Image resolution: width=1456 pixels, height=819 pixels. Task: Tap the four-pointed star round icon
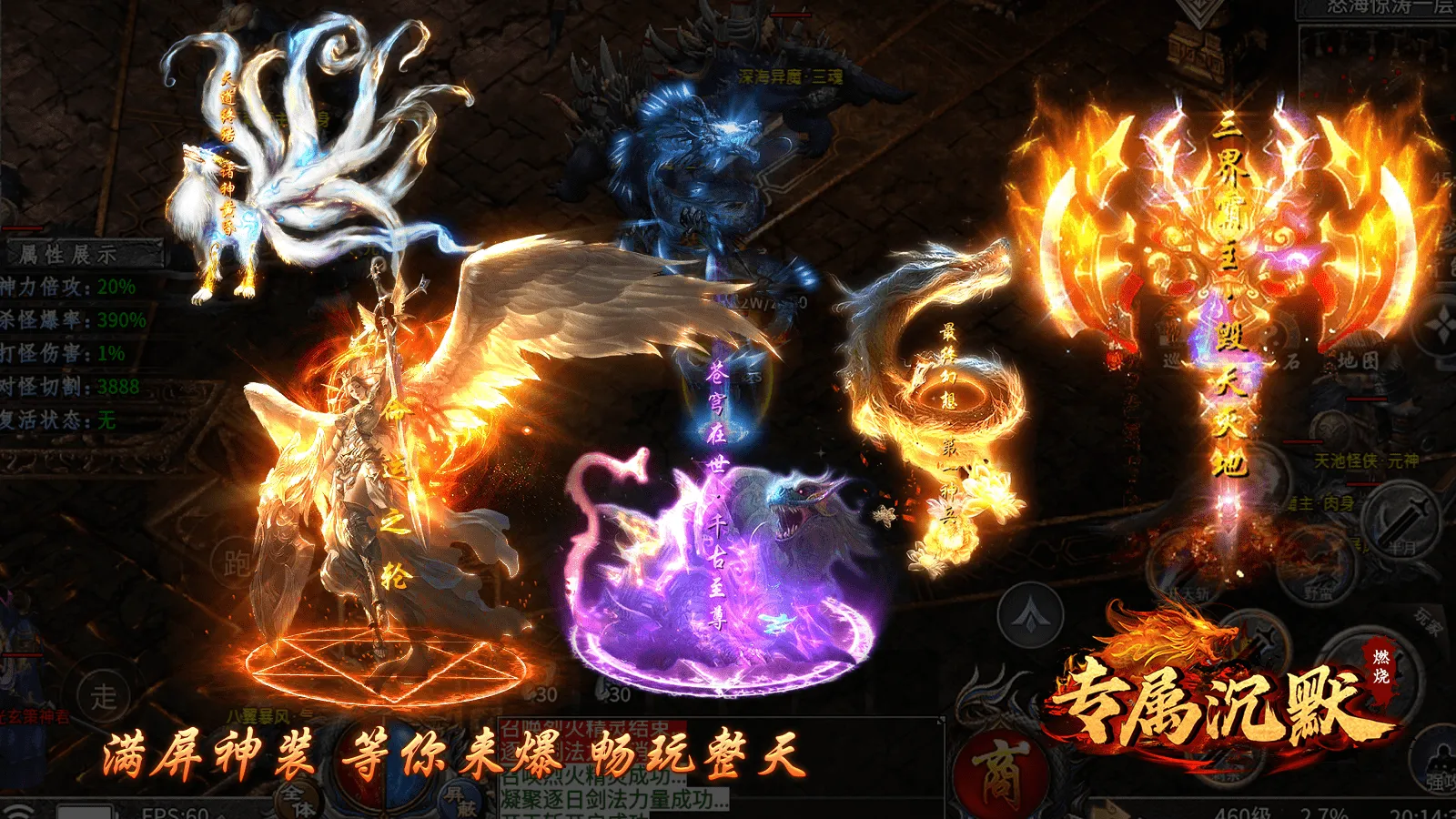click(1441, 327)
